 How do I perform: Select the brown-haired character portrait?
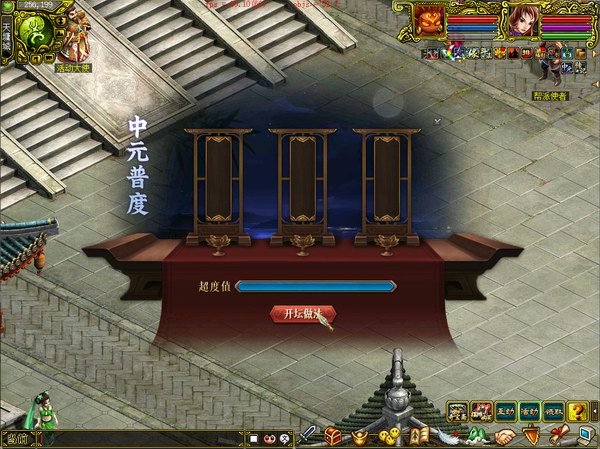coord(522,21)
